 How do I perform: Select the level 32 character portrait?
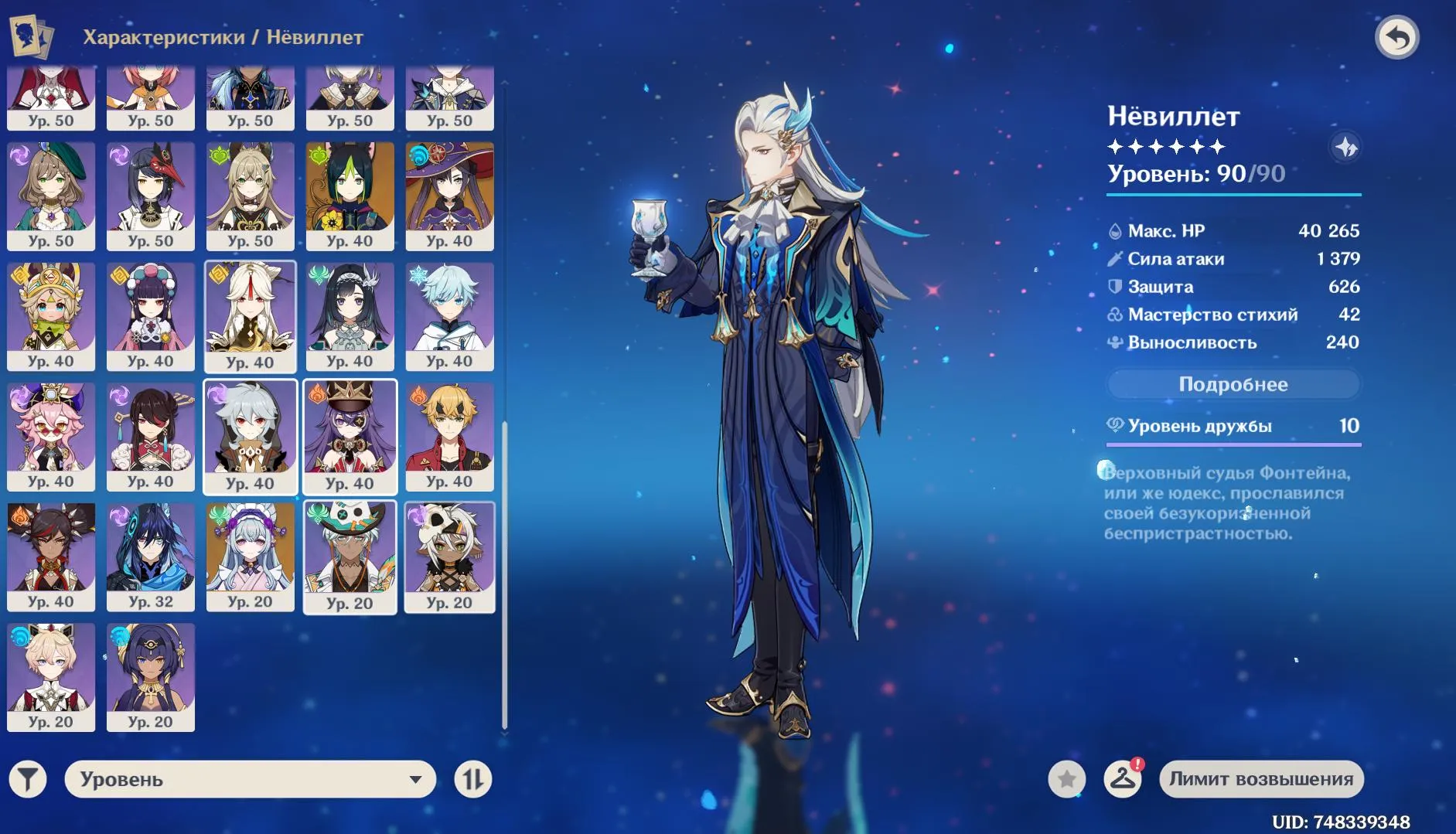(x=152, y=557)
